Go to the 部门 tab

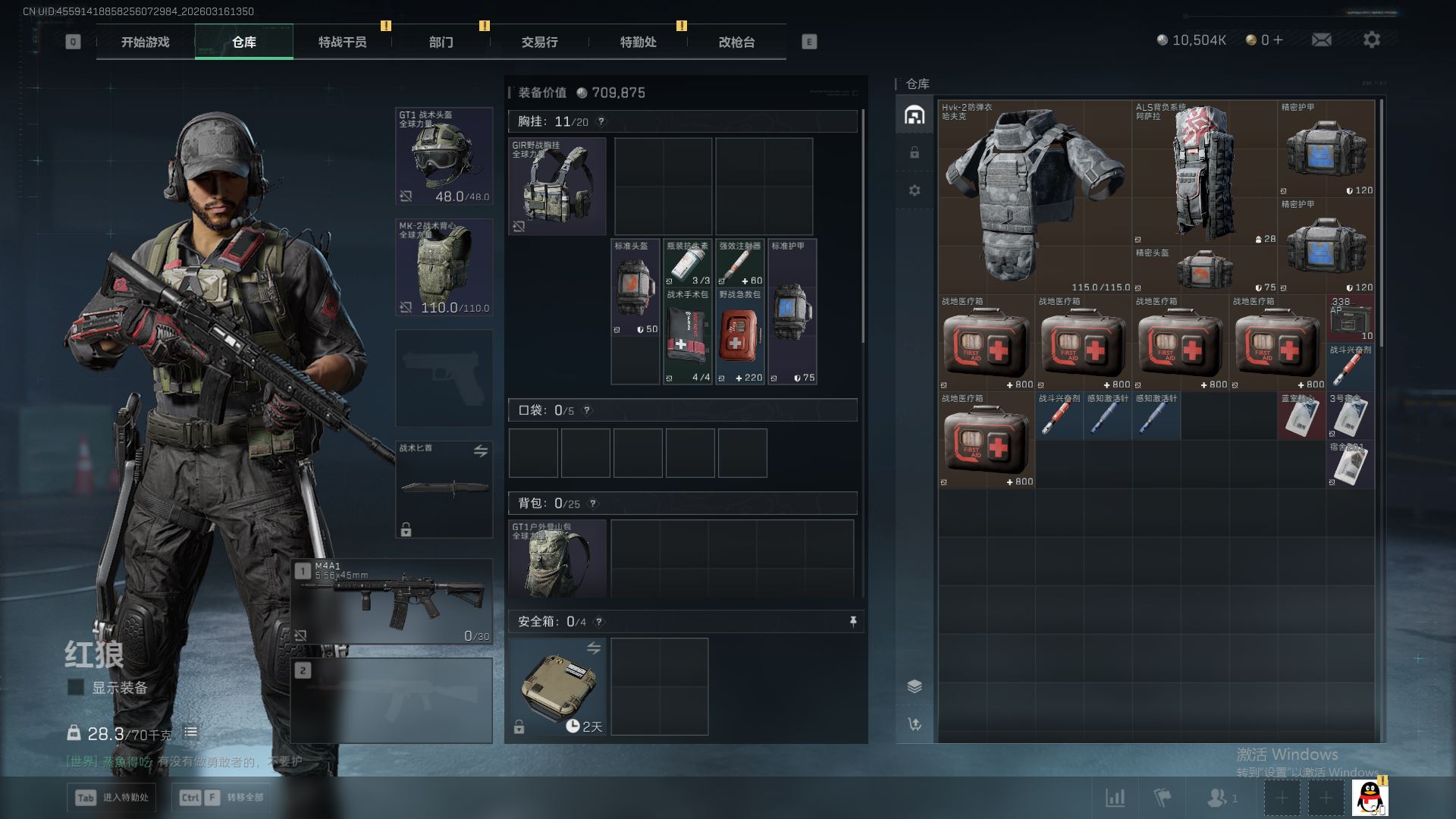[441, 42]
